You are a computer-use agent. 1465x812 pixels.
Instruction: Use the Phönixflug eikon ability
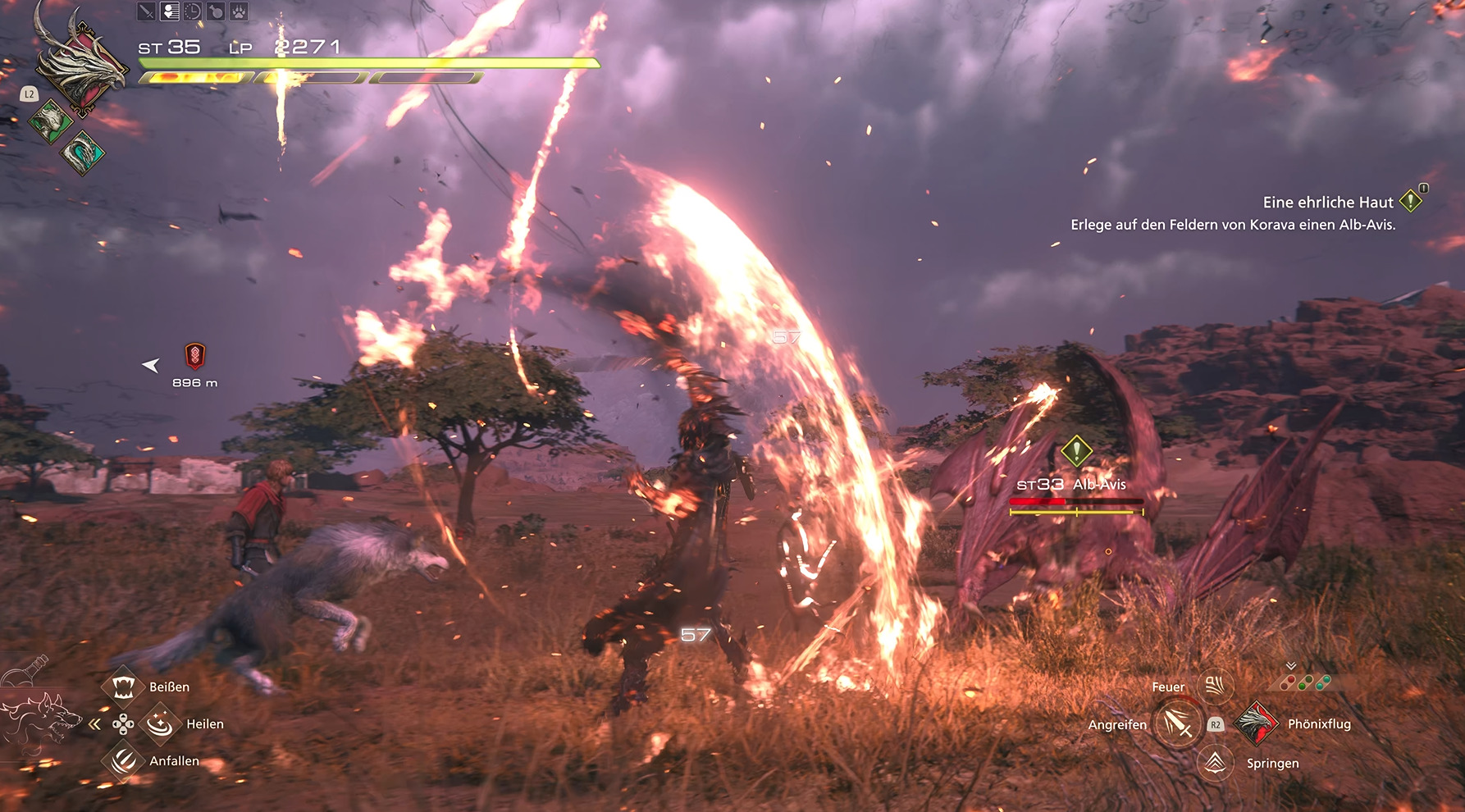point(1256,723)
